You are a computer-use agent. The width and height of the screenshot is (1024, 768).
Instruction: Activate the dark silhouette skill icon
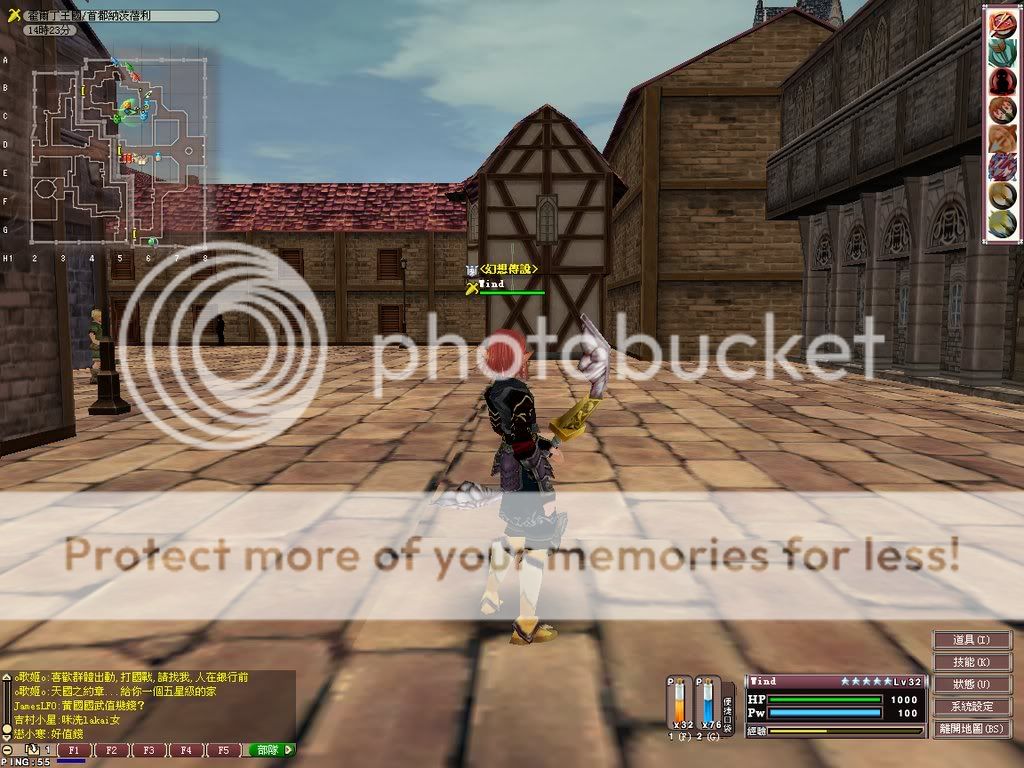(1001, 81)
